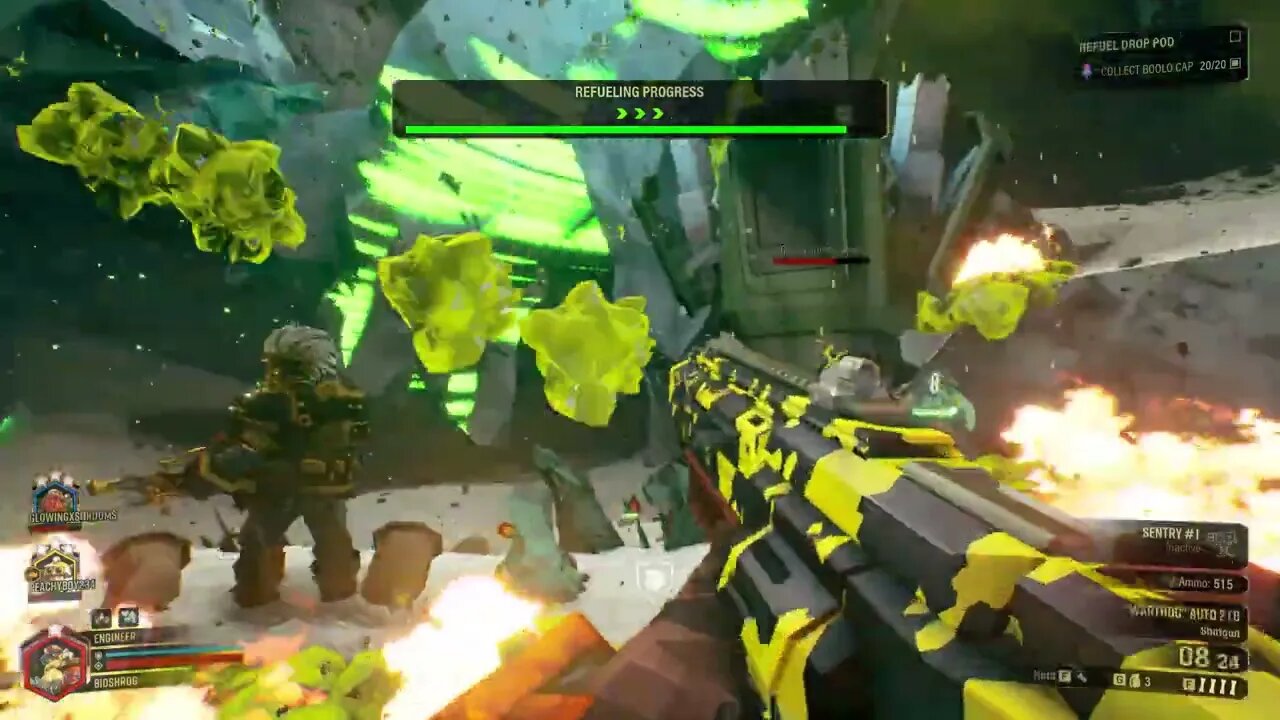This screenshot has width=1280, height=720.
Task: Click the Ammo: 515 counter
Action: pyautogui.click(x=1203, y=582)
